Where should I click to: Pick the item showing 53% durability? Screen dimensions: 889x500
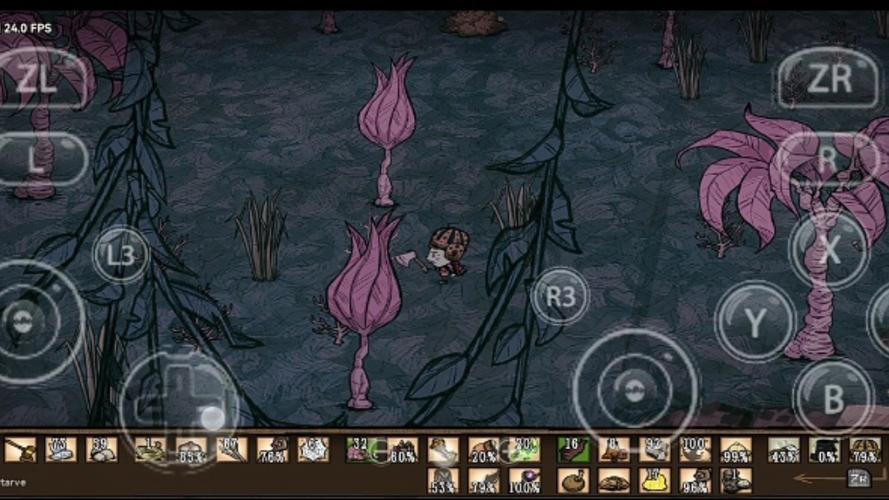pyautogui.click(x=443, y=480)
